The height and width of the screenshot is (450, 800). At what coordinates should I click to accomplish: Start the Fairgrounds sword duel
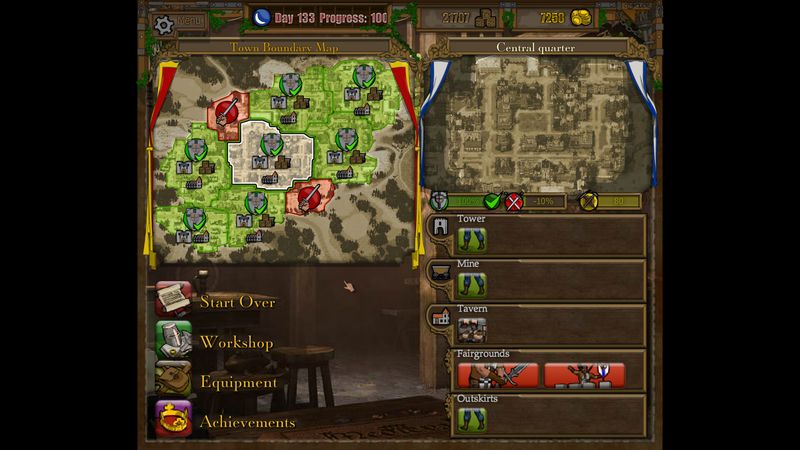[x=498, y=375]
